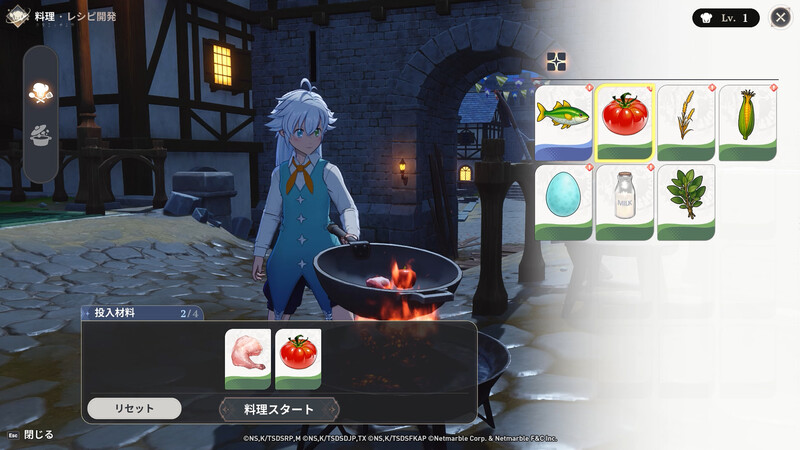The width and height of the screenshot is (800, 450).
Task: Remove the tomato from the added ingredients
Action: coord(298,358)
